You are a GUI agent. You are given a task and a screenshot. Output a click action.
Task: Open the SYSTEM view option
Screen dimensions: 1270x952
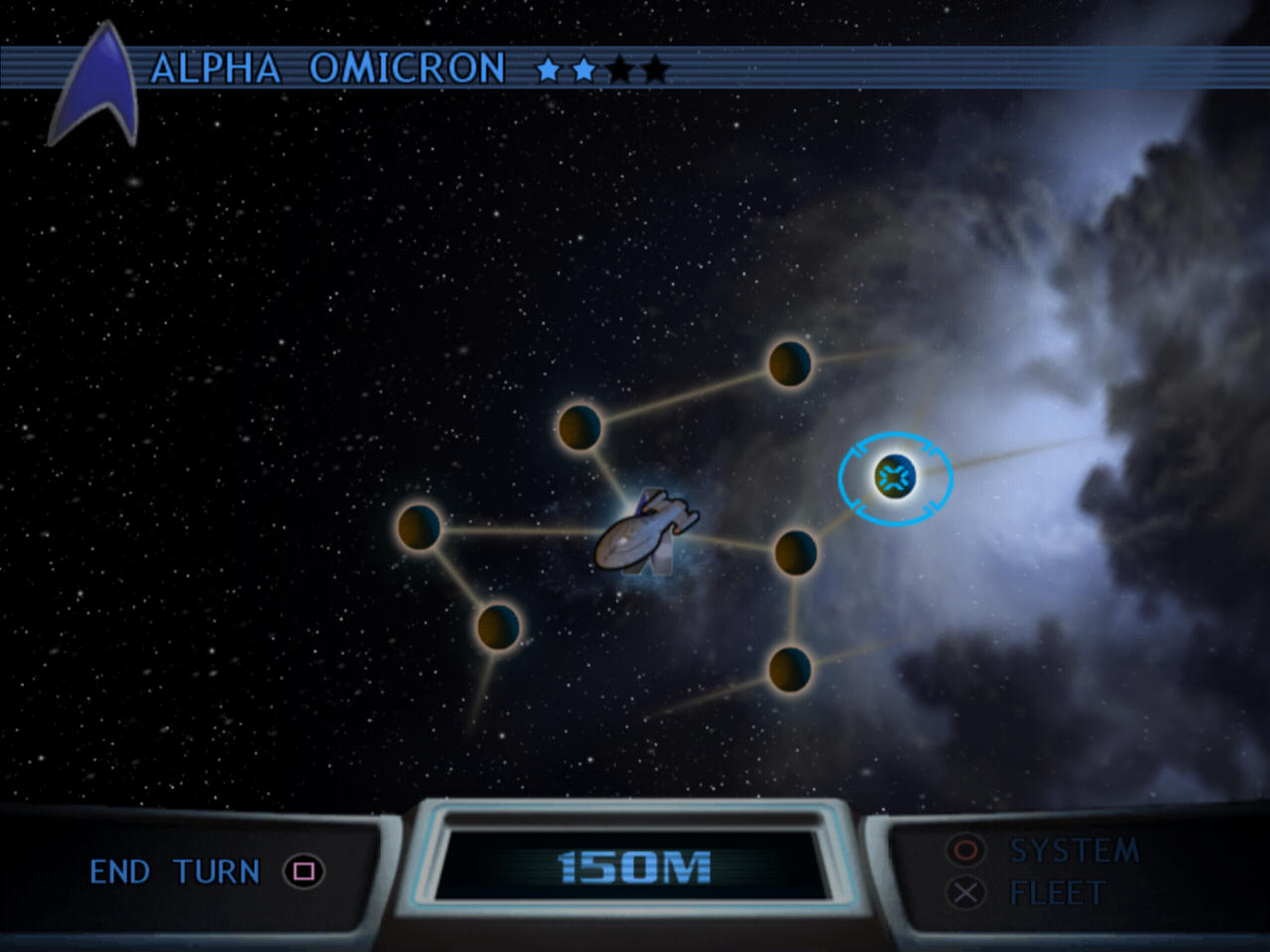(1074, 850)
